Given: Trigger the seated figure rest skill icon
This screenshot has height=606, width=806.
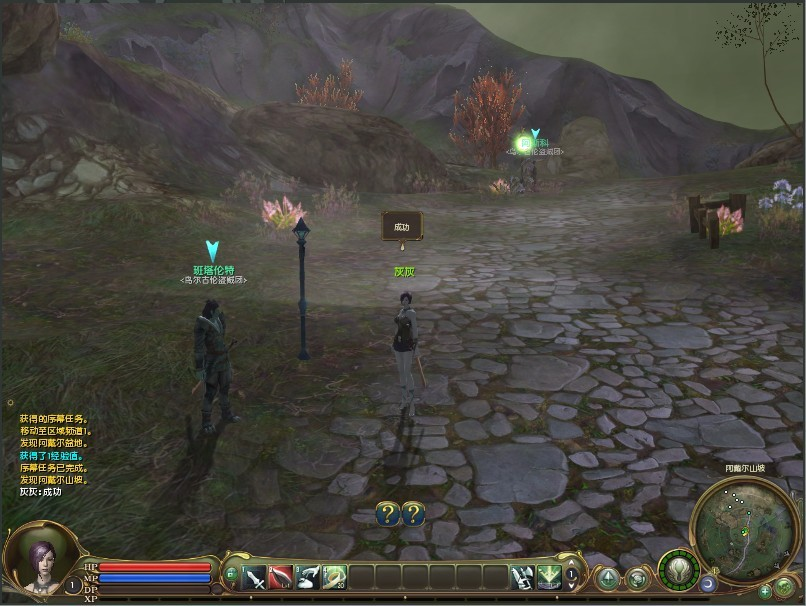Looking at the screenshot, I should tap(522, 577).
